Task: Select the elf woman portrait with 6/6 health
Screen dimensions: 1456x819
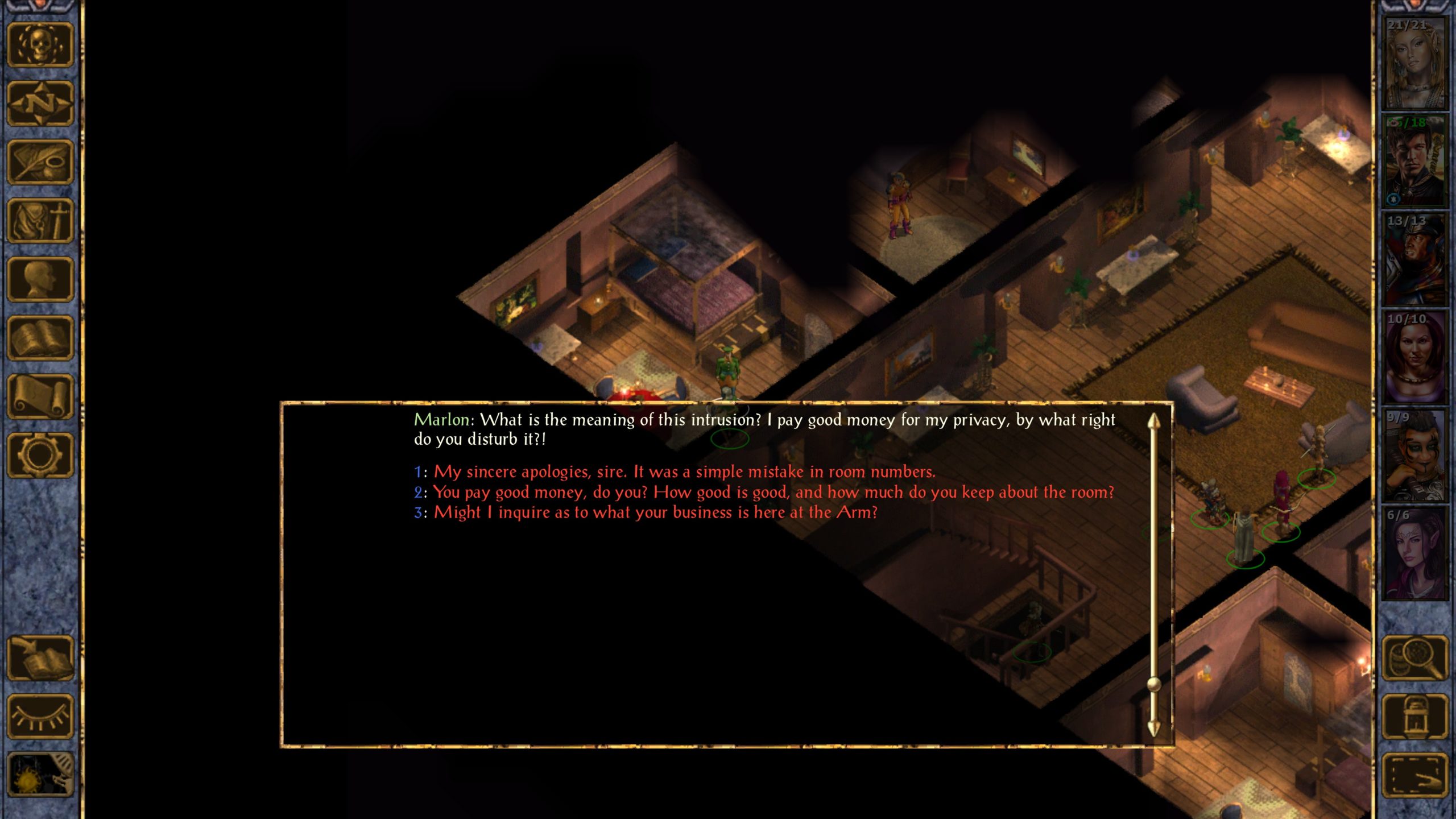Action: (1414, 553)
